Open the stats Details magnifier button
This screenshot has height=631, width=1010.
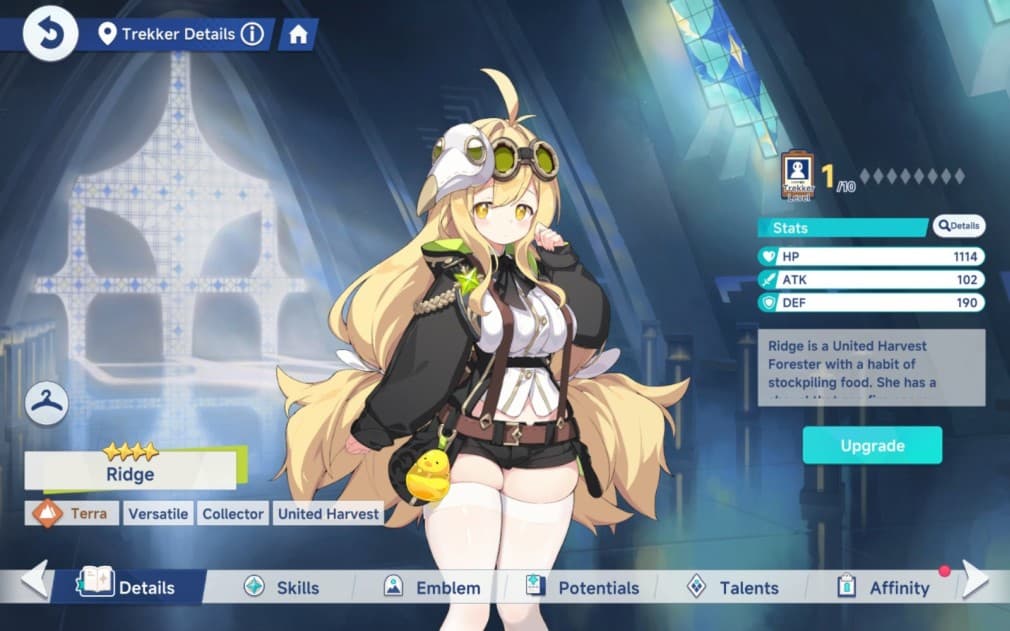pos(959,226)
